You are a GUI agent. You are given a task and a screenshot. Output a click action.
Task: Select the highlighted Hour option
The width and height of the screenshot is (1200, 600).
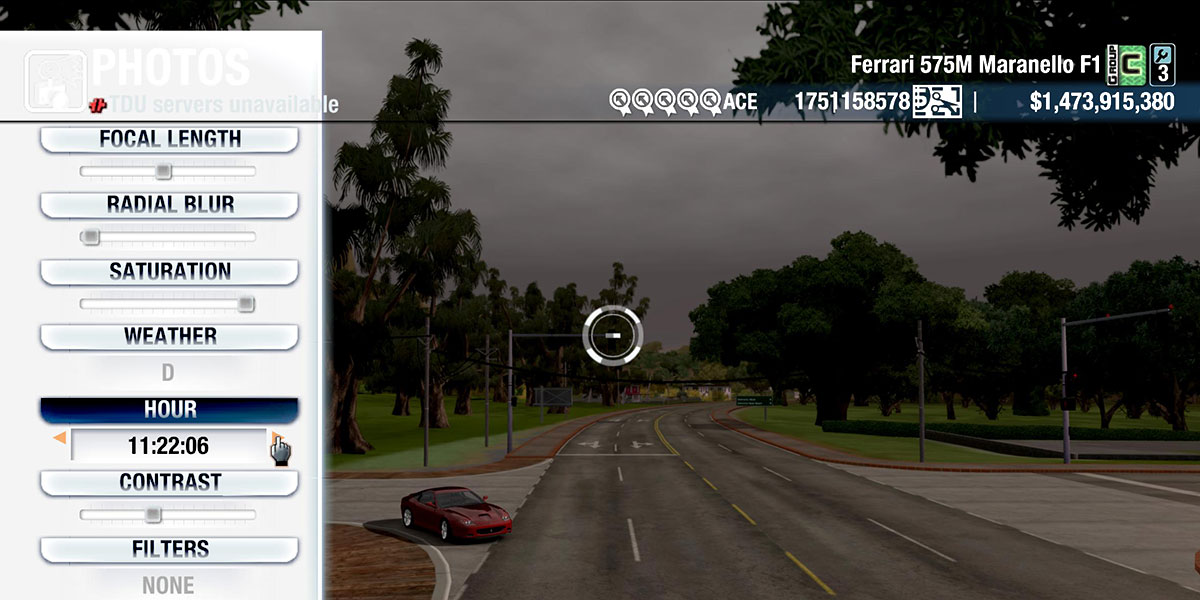point(169,410)
